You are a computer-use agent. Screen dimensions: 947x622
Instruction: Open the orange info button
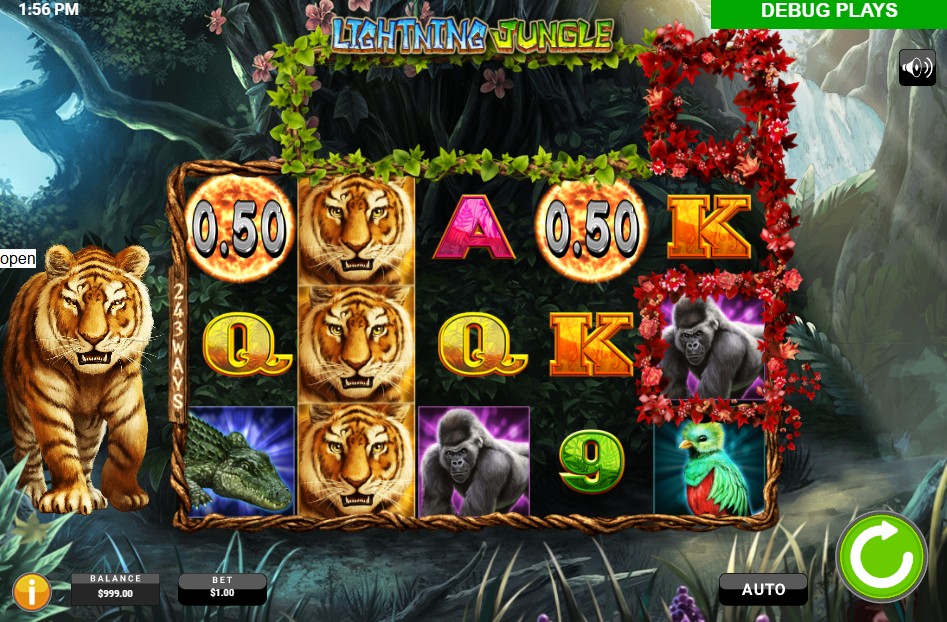click(x=32, y=590)
